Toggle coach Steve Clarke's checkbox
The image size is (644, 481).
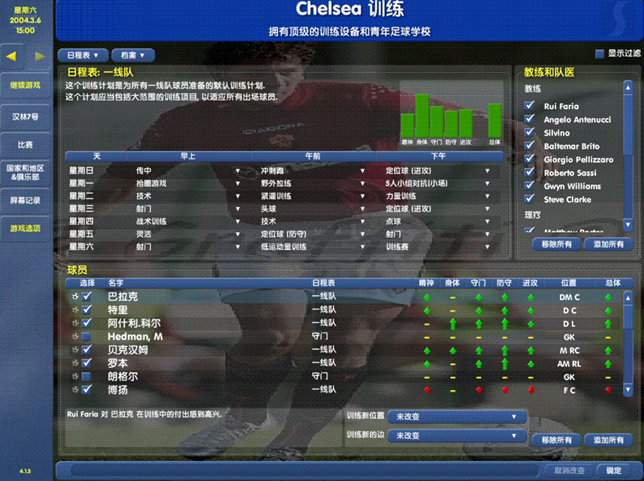click(531, 199)
